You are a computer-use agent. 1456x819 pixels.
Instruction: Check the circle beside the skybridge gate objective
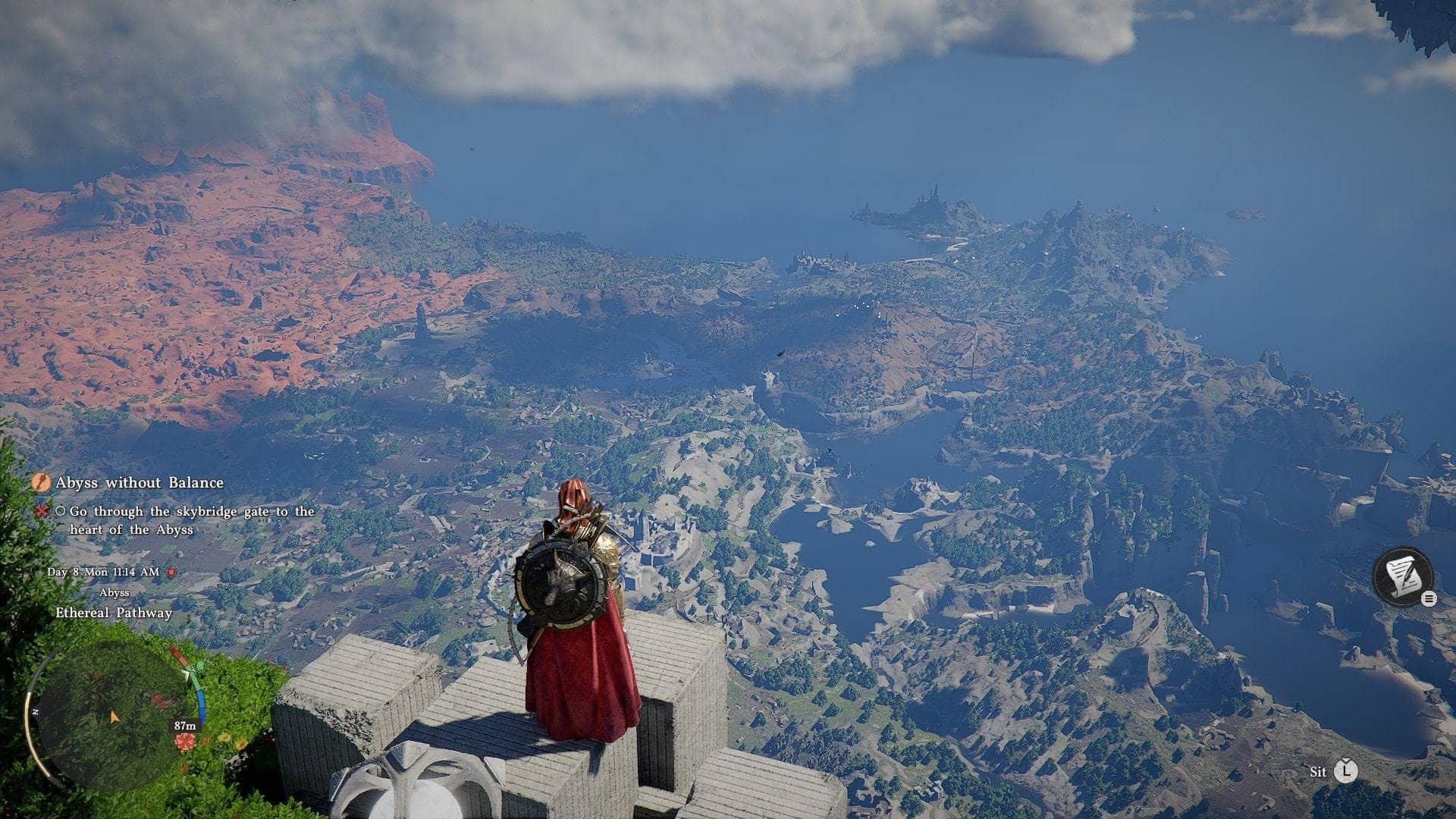[59, 510]
